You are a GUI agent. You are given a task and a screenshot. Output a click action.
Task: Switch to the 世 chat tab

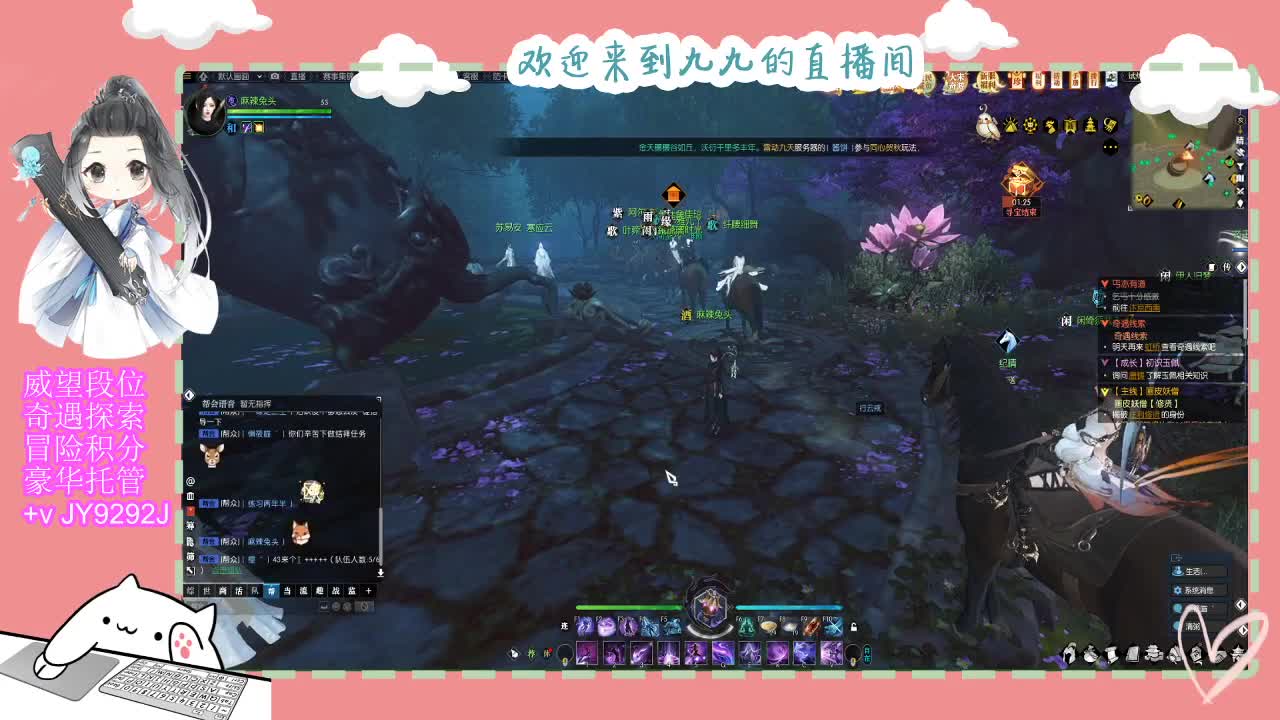point(204,589)
